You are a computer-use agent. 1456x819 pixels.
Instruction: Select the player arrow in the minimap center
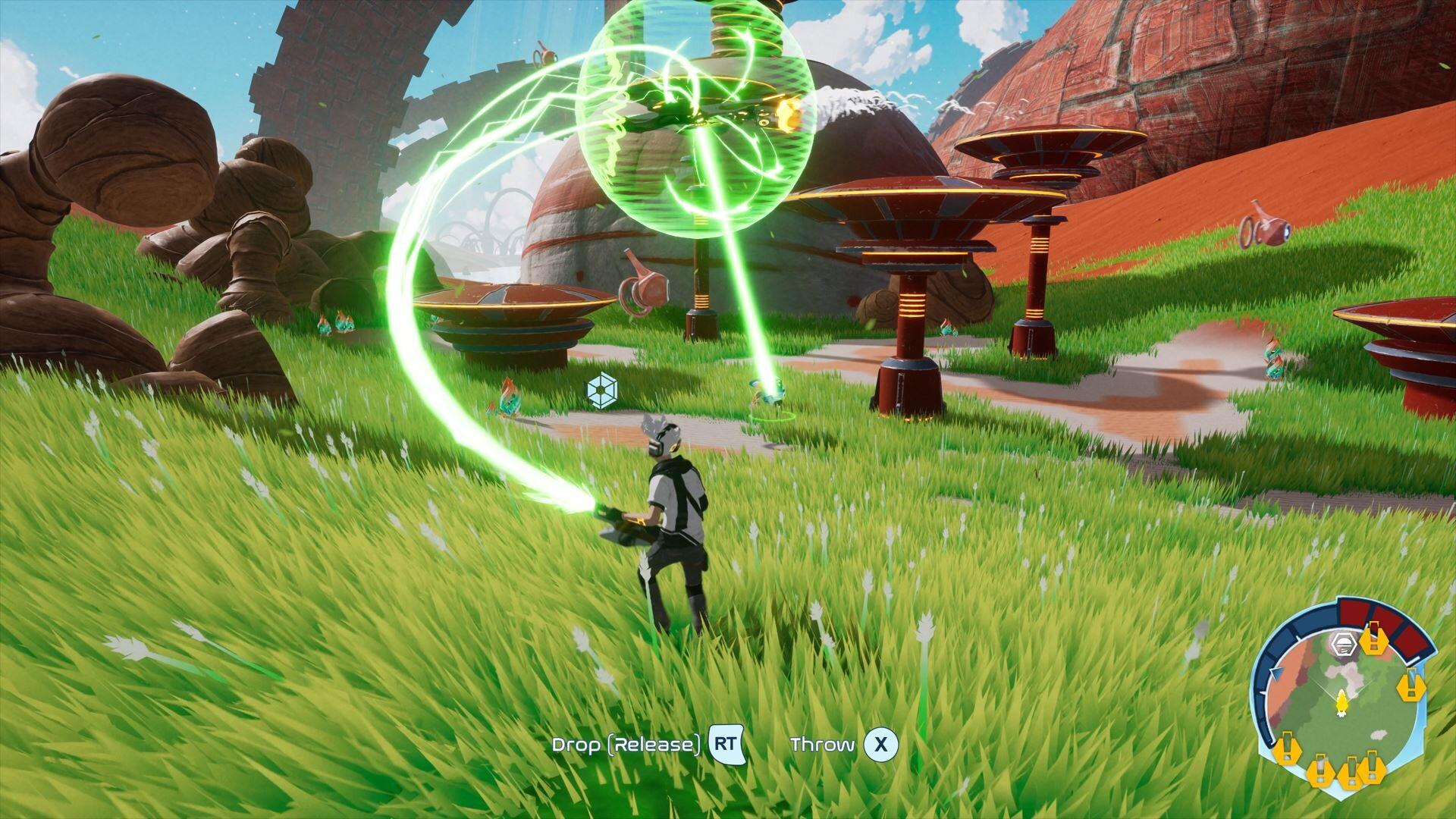tap(1342, 703)
